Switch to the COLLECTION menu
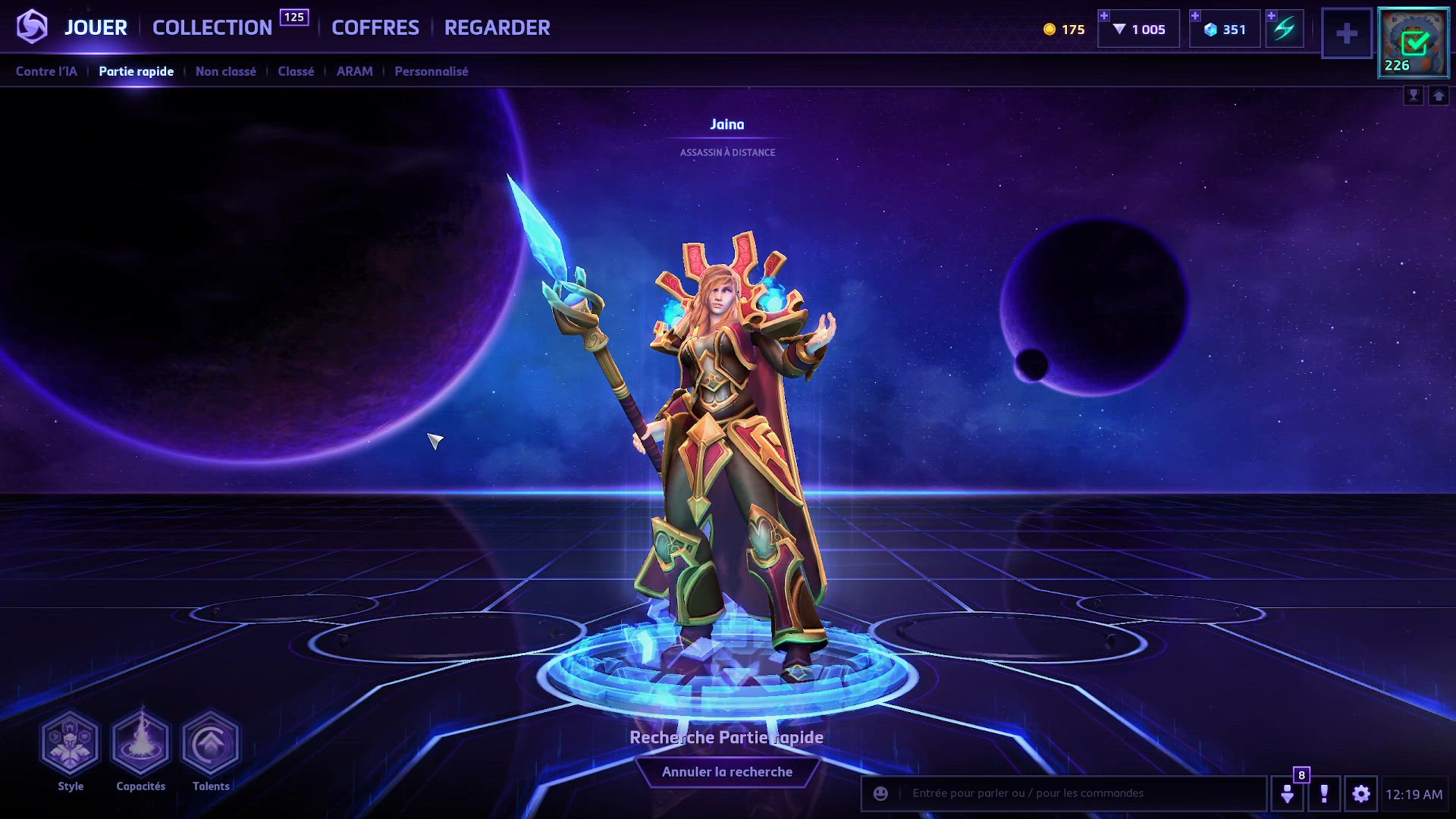Image resolution: width=1456 pixels, height=819 pixels. click(212, 27)
